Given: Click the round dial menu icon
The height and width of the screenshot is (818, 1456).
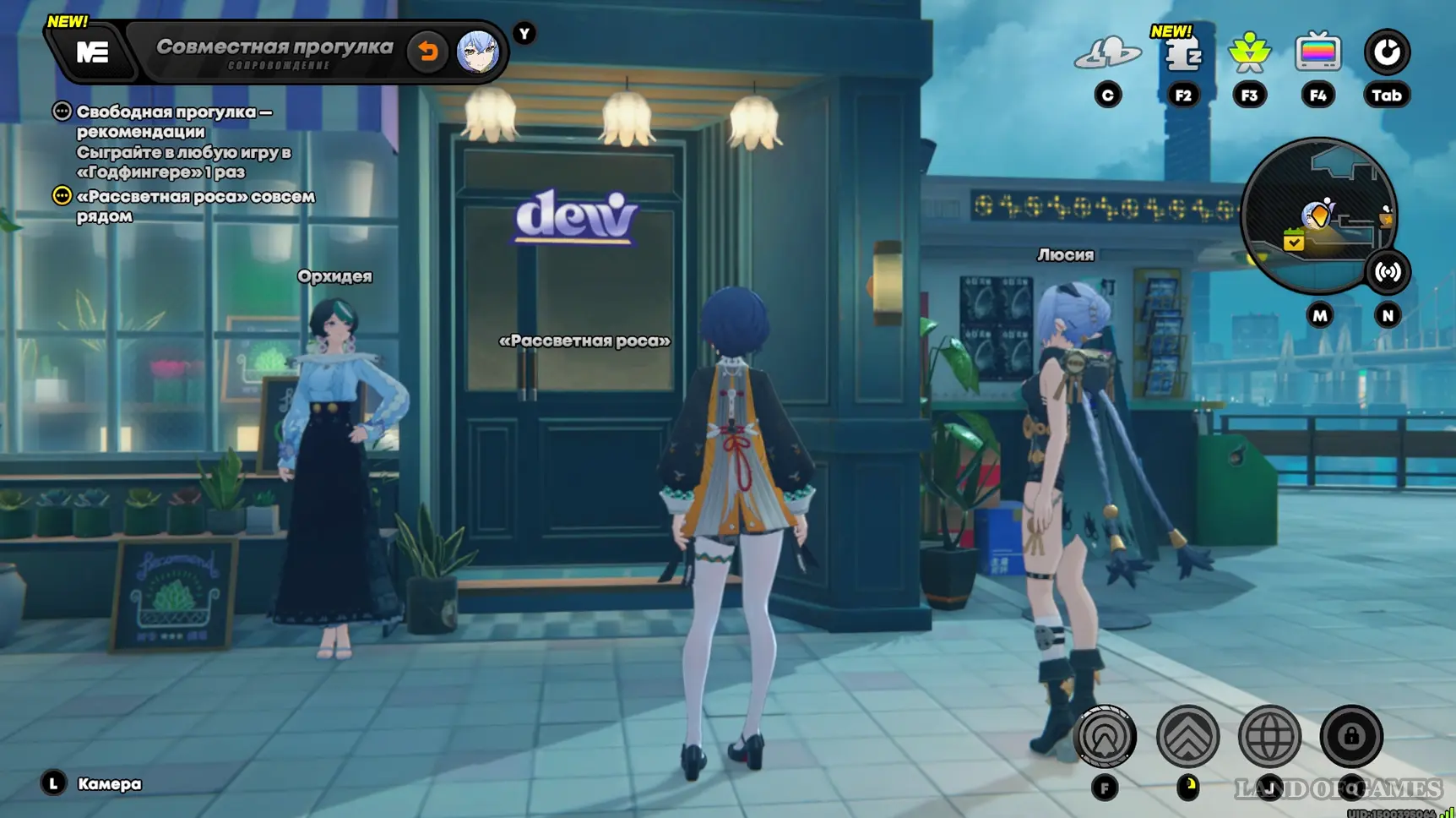Looking at the screenshot, I should tap(1386, 52).
